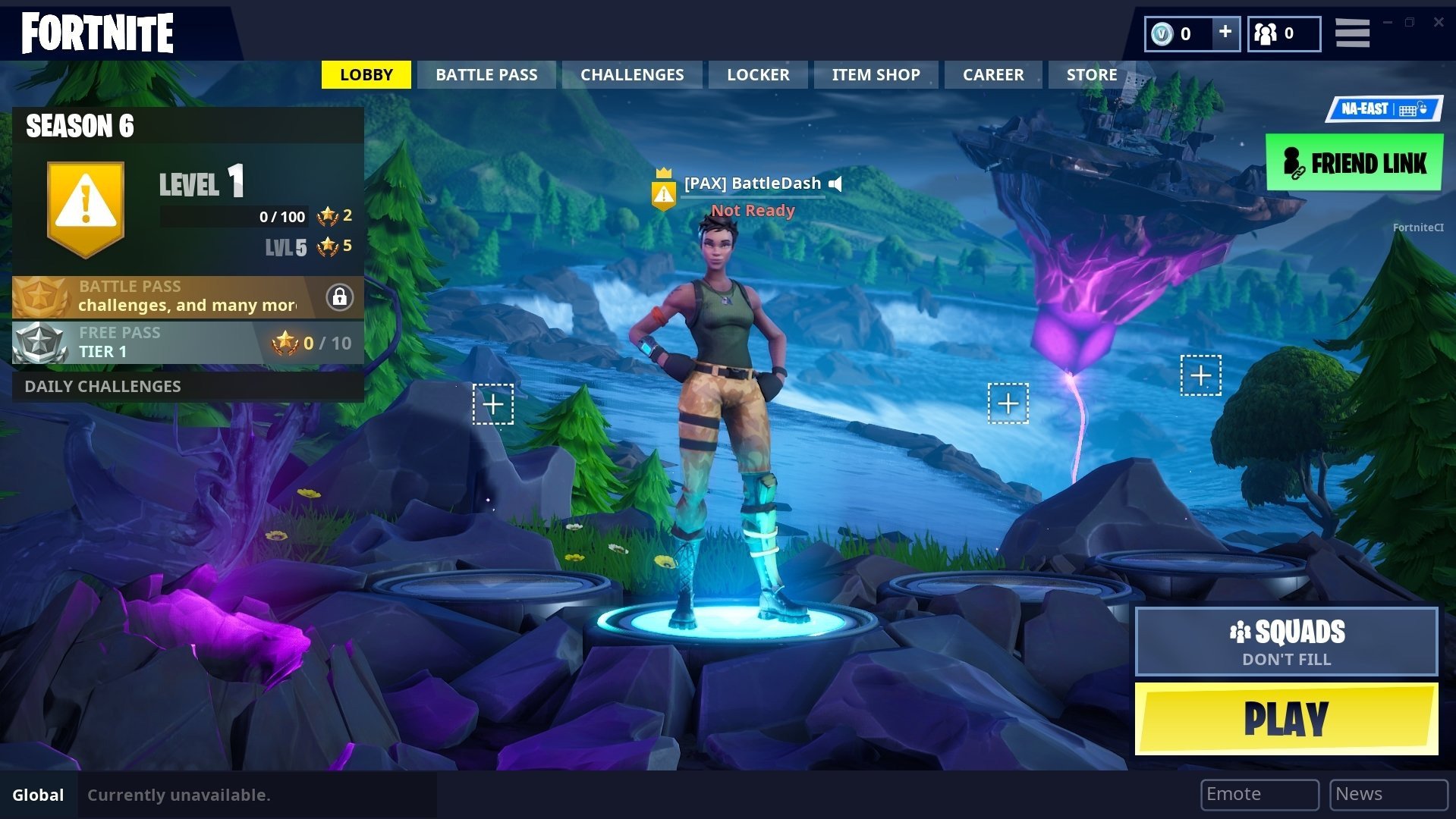Open the friends list icon
This screenshot has width=1456, height=819.
click(1265, 33)
